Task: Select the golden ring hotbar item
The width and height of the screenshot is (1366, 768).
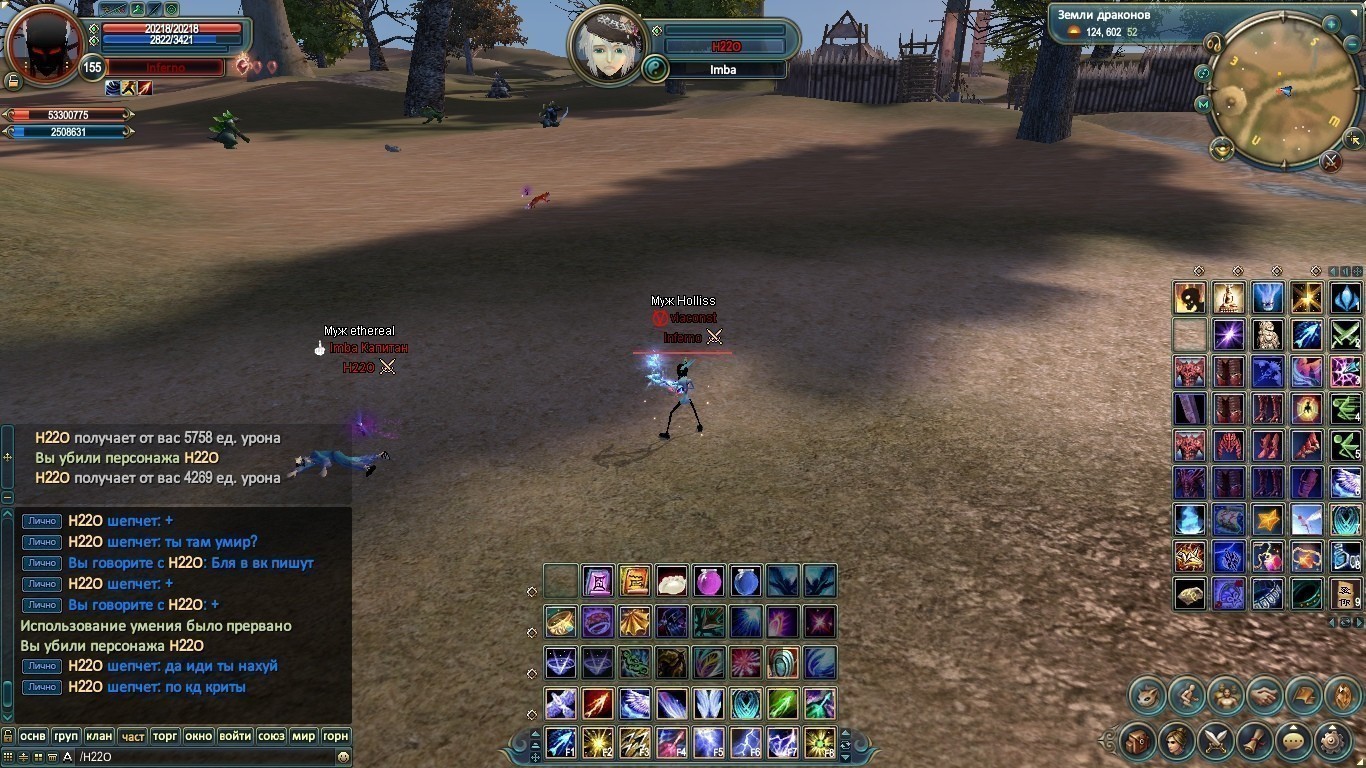Action: point(560,622)
